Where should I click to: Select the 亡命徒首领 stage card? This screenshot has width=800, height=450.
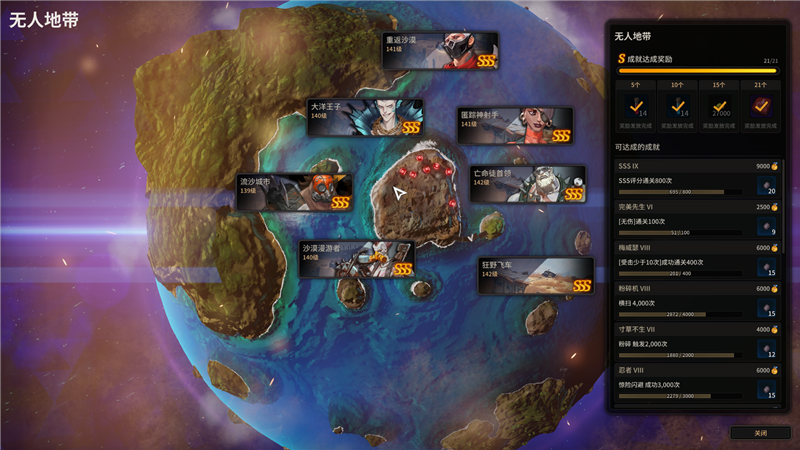(528, 184)
